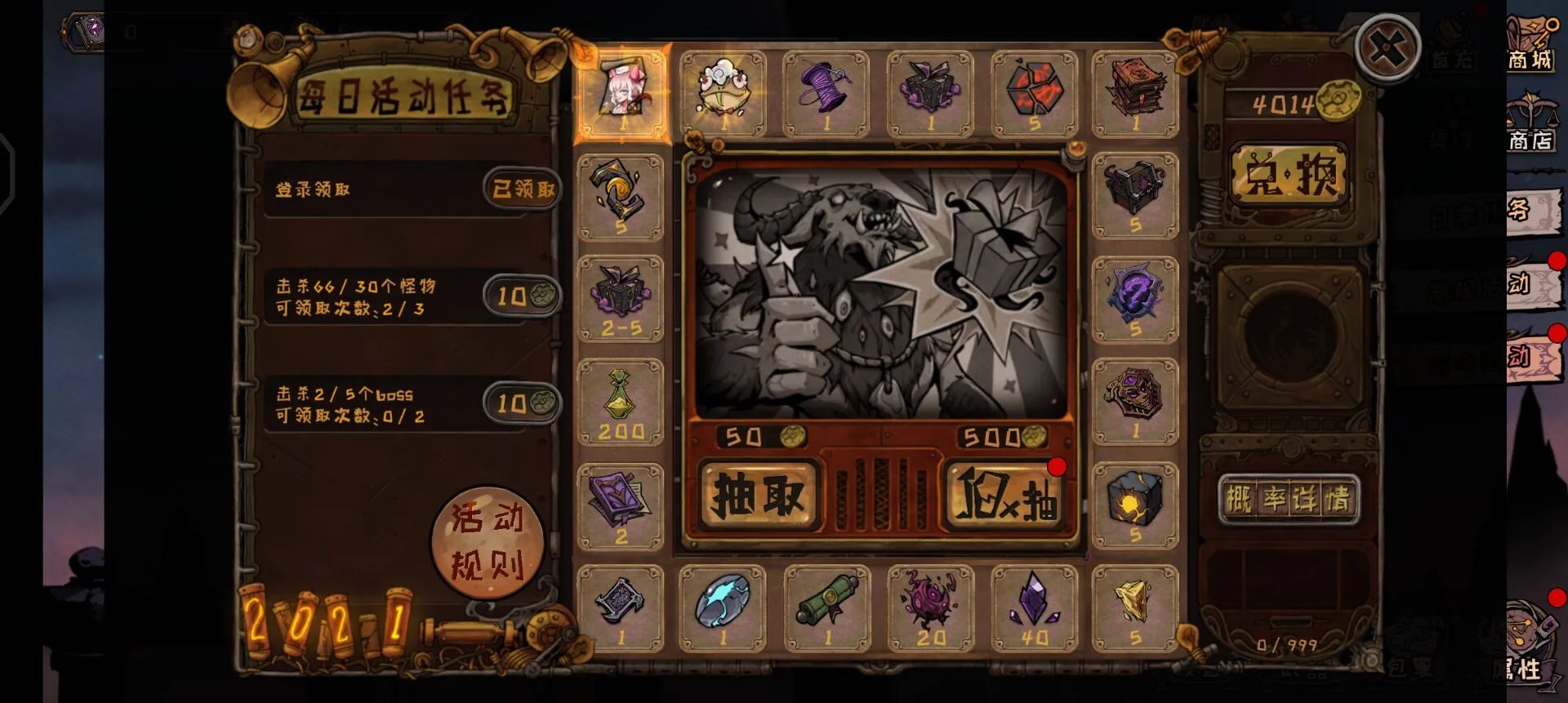Viewport: 1568px width, 703px height.
Task: Select the green scroll prize
Action: 826,607
